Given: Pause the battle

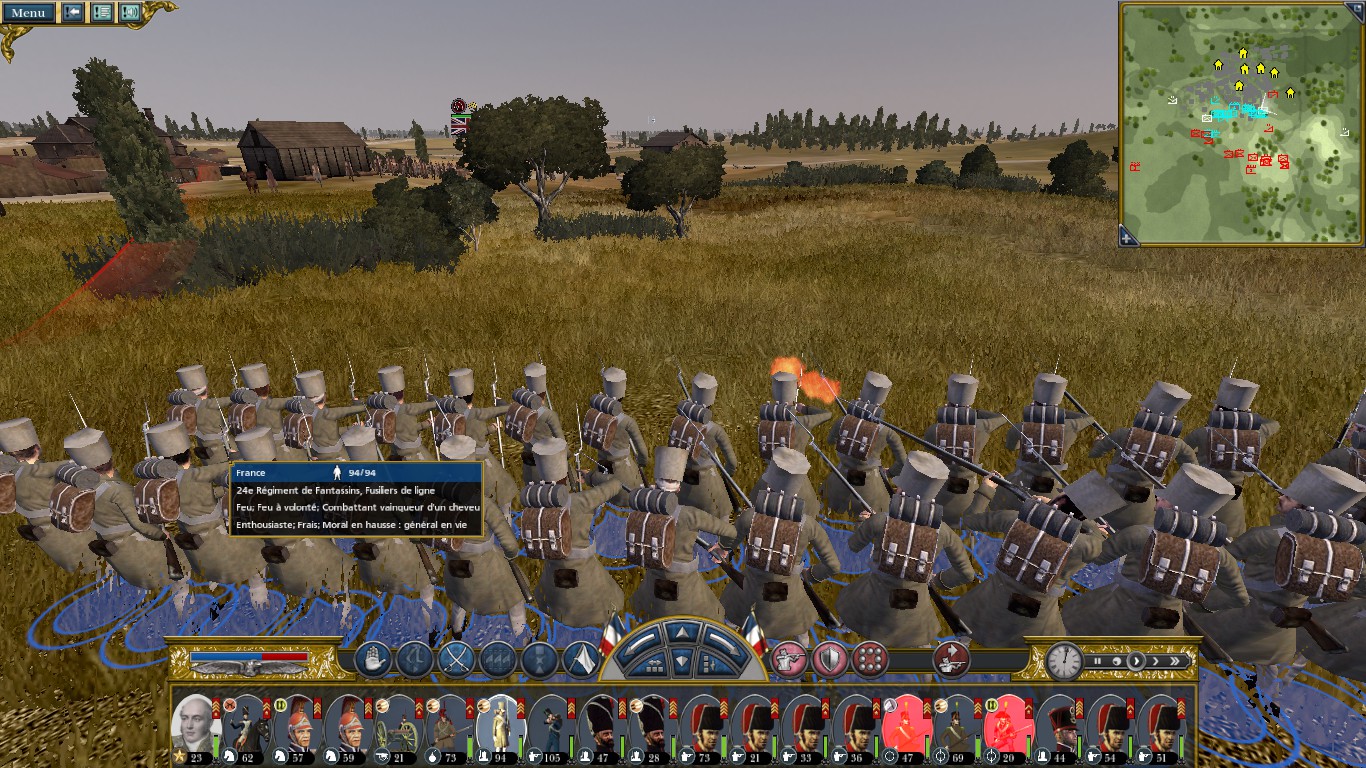Looking at the screenshot, I should pos(1098,661).
